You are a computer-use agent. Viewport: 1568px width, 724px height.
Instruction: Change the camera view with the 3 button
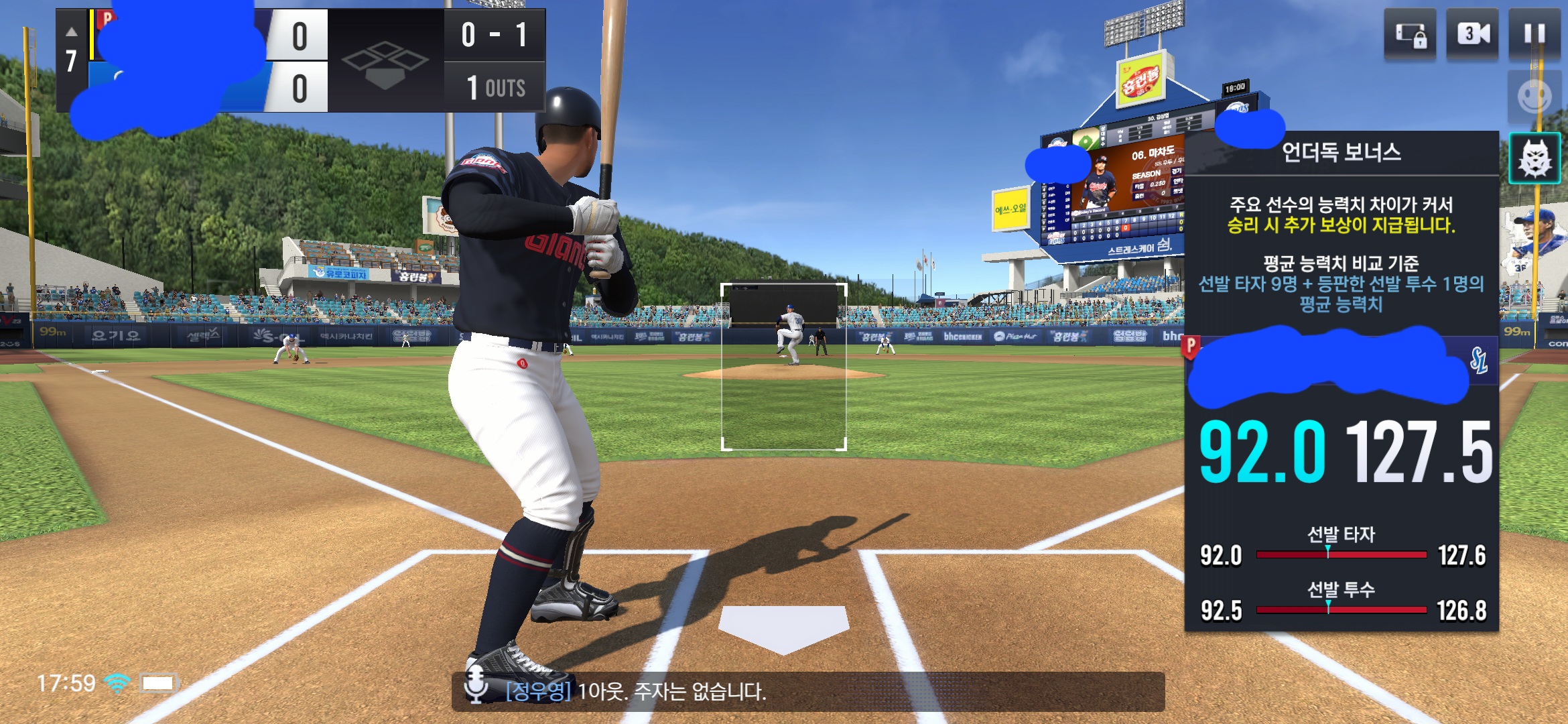1472,34
